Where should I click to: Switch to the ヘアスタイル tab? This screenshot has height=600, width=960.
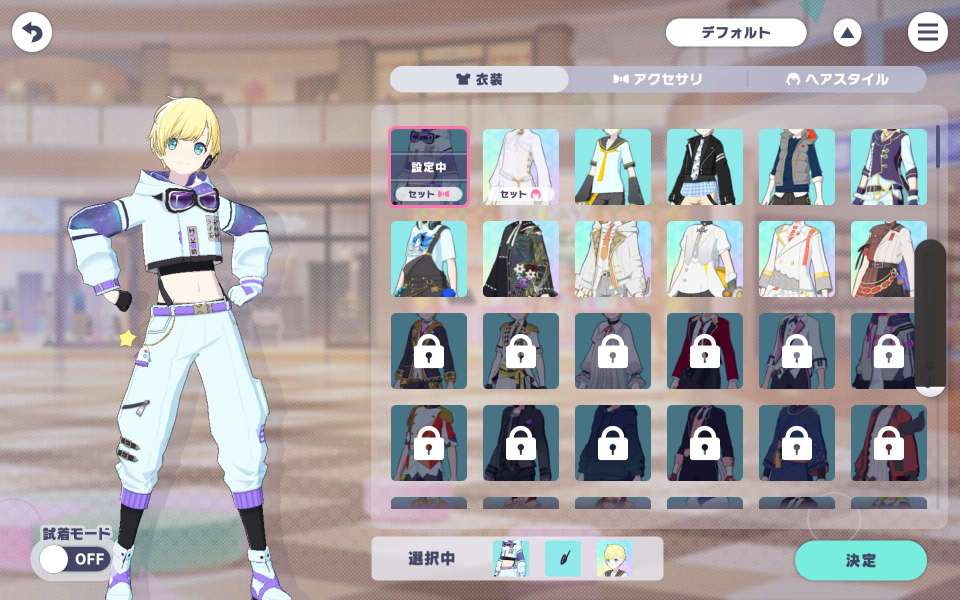point(838,80)
